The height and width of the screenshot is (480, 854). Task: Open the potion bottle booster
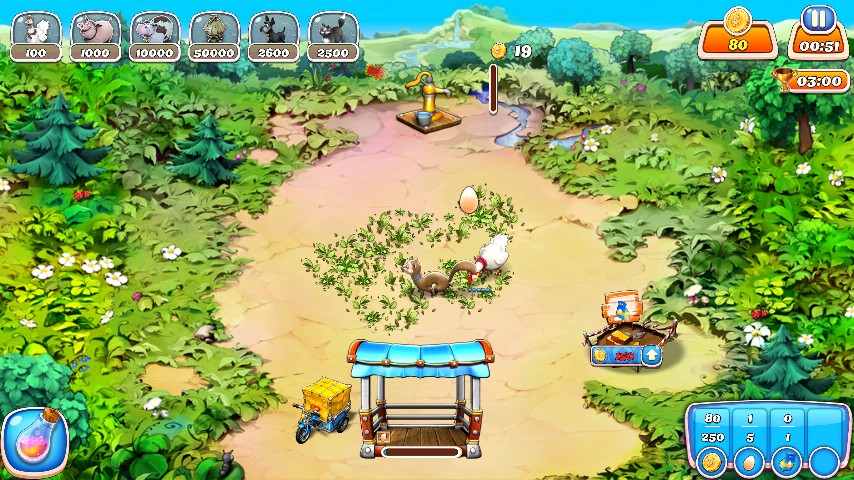35,440
